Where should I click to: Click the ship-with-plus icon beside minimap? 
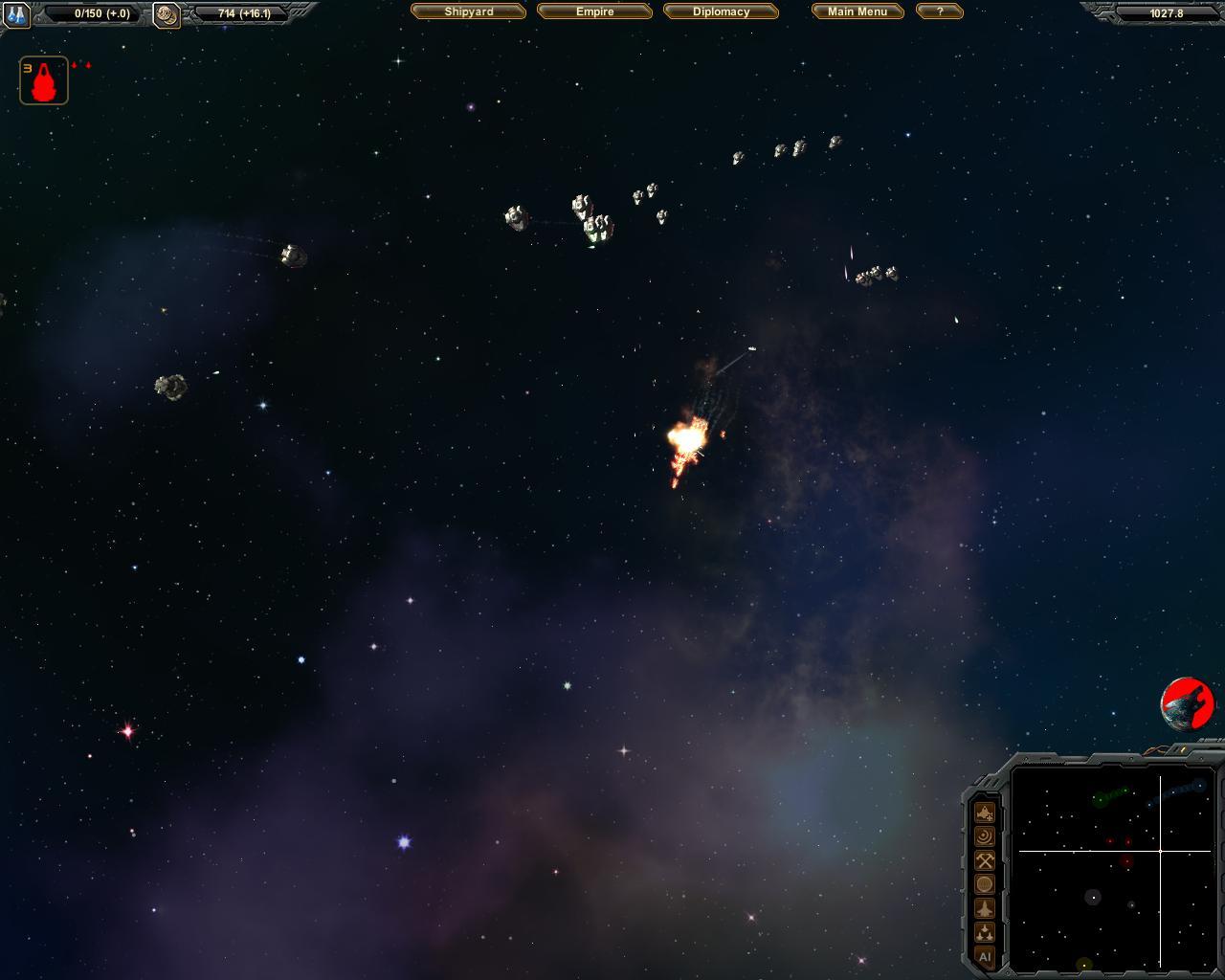984,813
